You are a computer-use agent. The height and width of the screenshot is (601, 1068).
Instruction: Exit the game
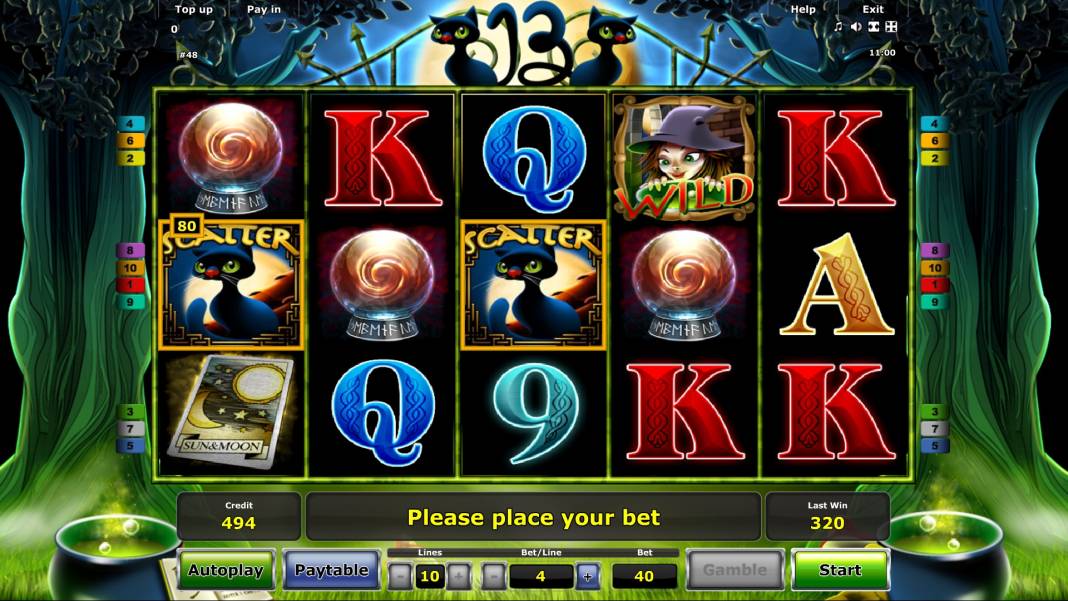[873, 9]
